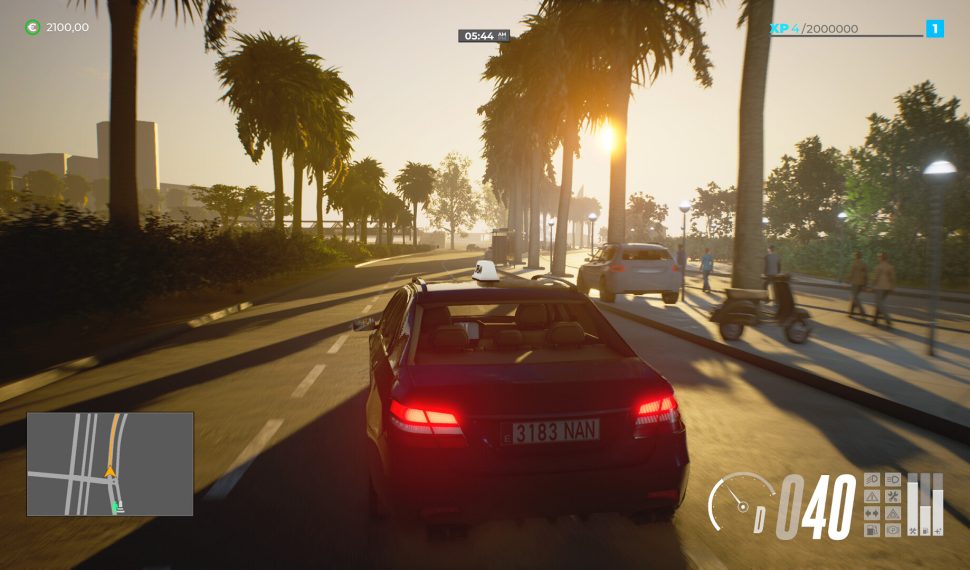Select the wrench repair indicator icon
The image size is (970, 570).
tap(892, 496)
